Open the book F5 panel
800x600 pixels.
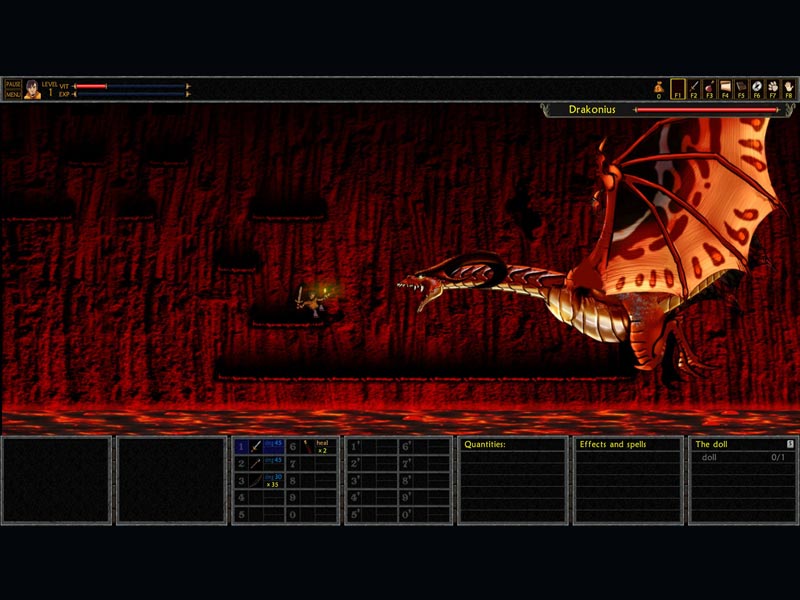point(741,87)
